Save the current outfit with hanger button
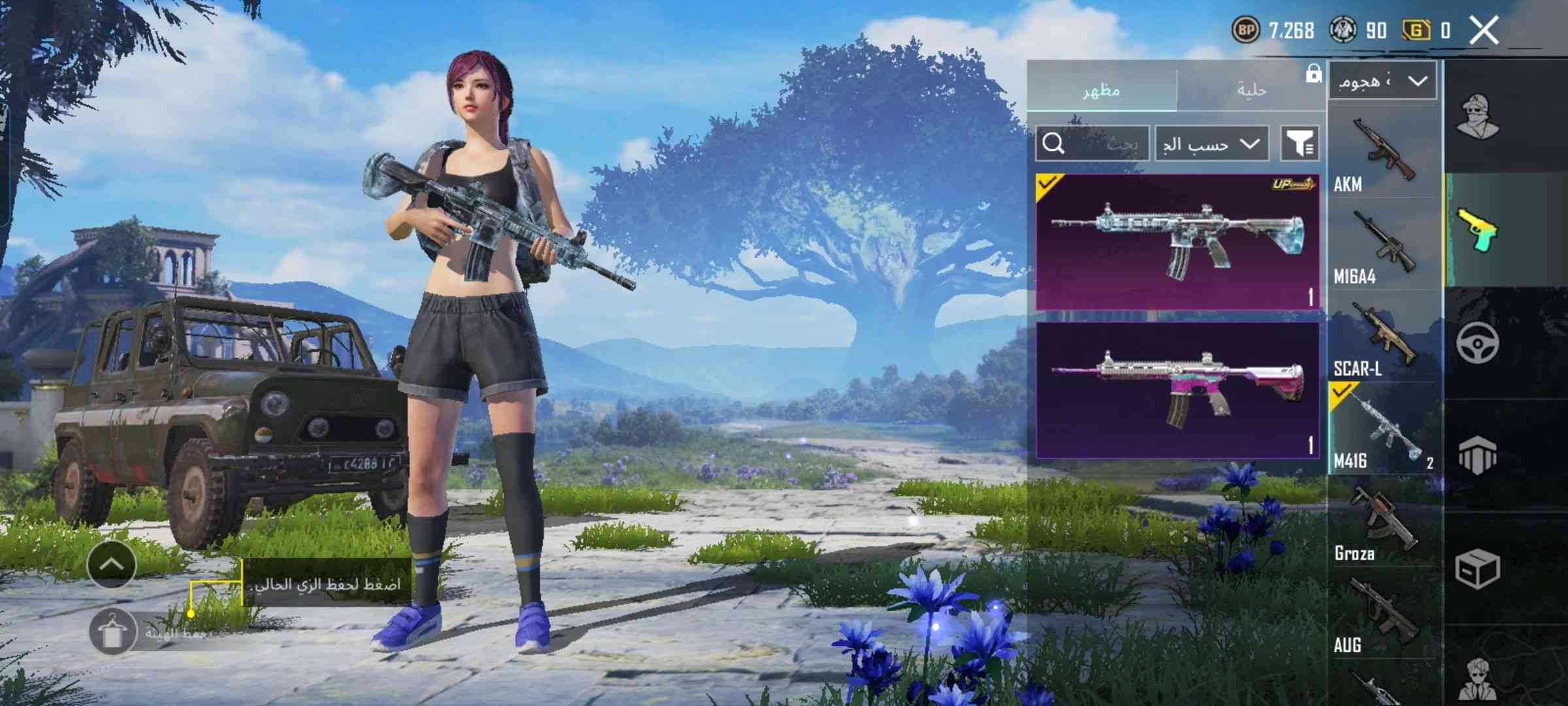The image size is (1568, 706). pyautogui.click(x=112, y=631)
